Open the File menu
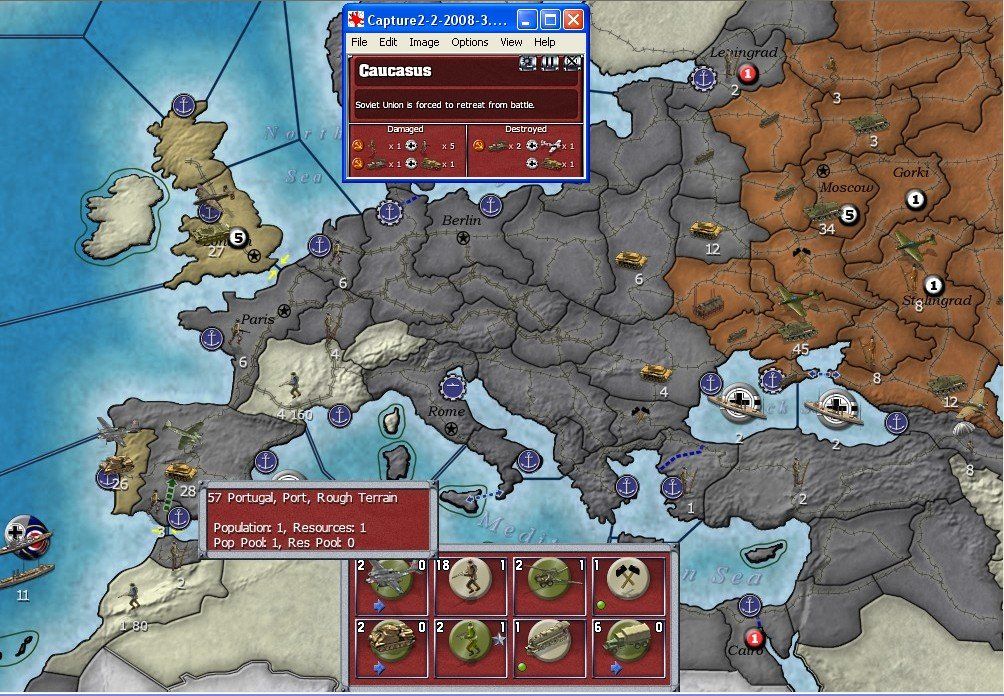Viewport: 1004px width, 696px height. pyautogui.click(x=359, y=42)
